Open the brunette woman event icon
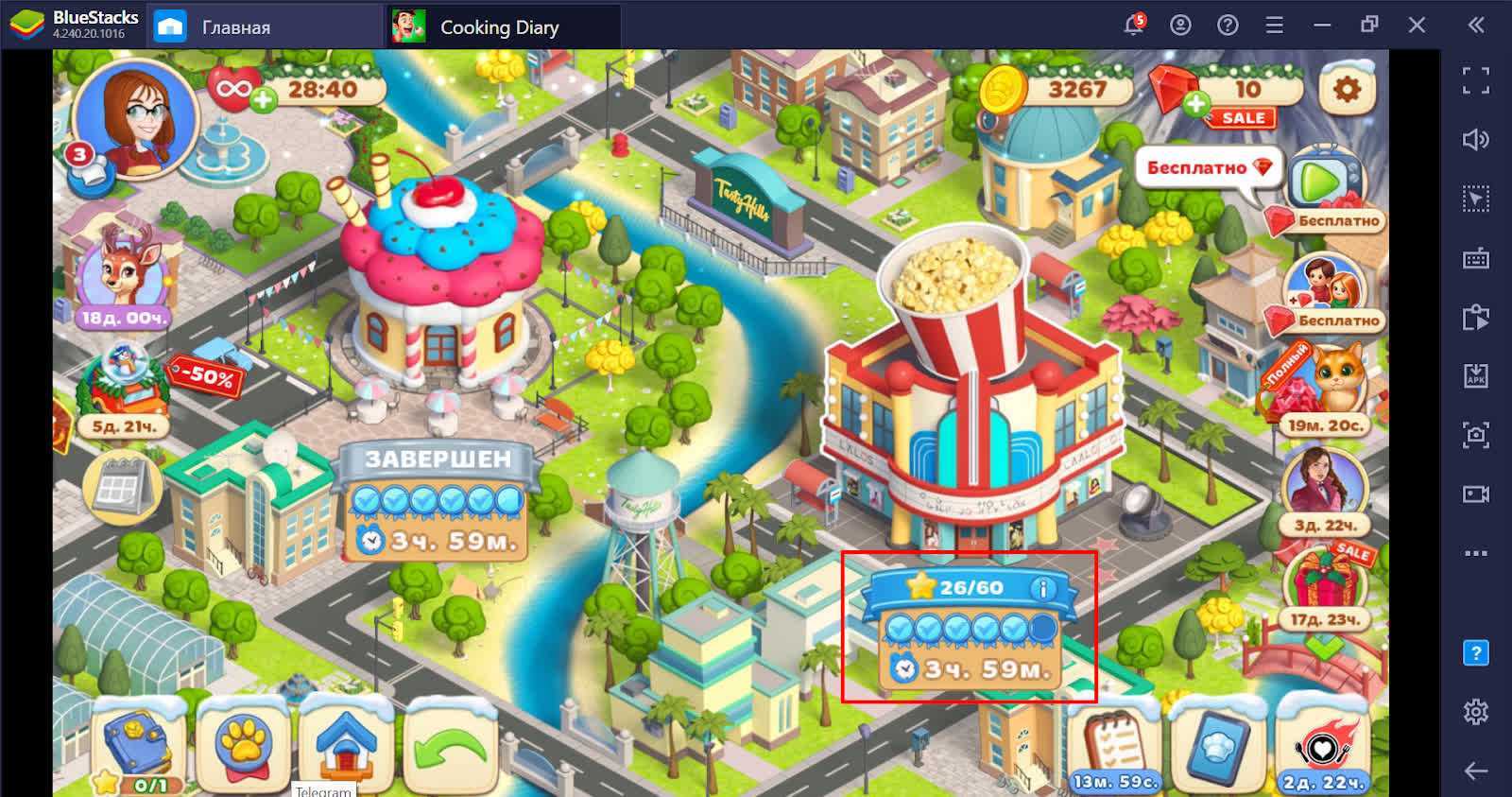The height and width of the screenshot is (797, 1512). (x=1325, y=484)
